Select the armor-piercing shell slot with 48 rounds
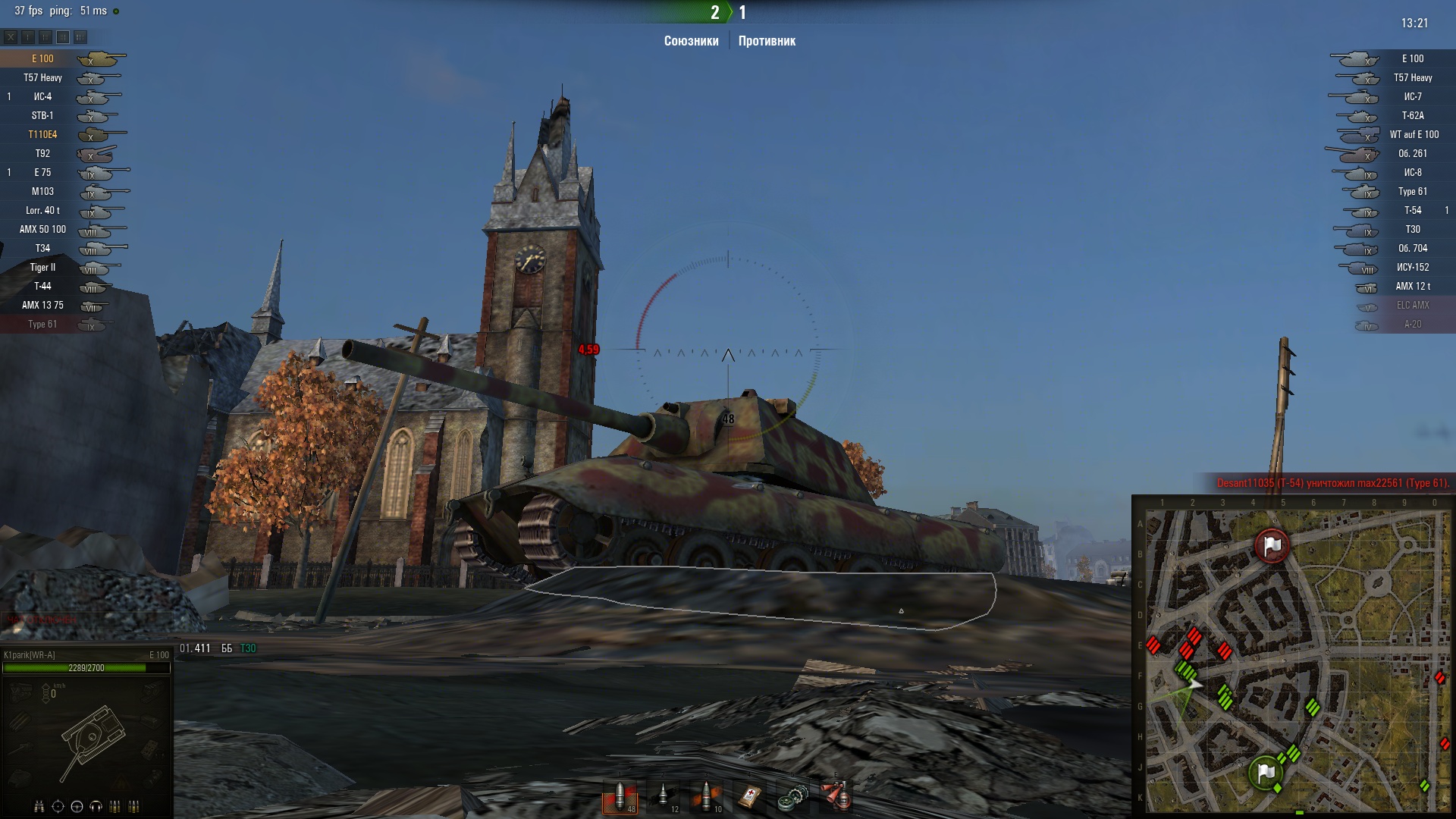Image resolution: width=1456 pixels, height=819 pixels. point(620,797)
